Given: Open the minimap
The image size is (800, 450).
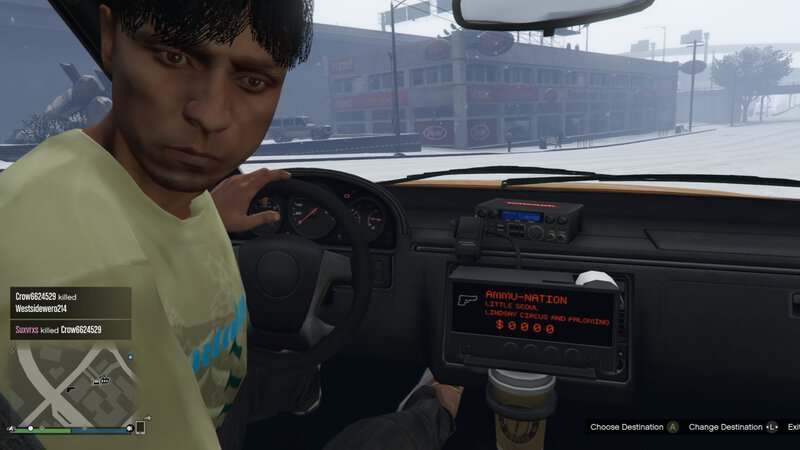Looking at the screenshot, I should pos(70,383).
